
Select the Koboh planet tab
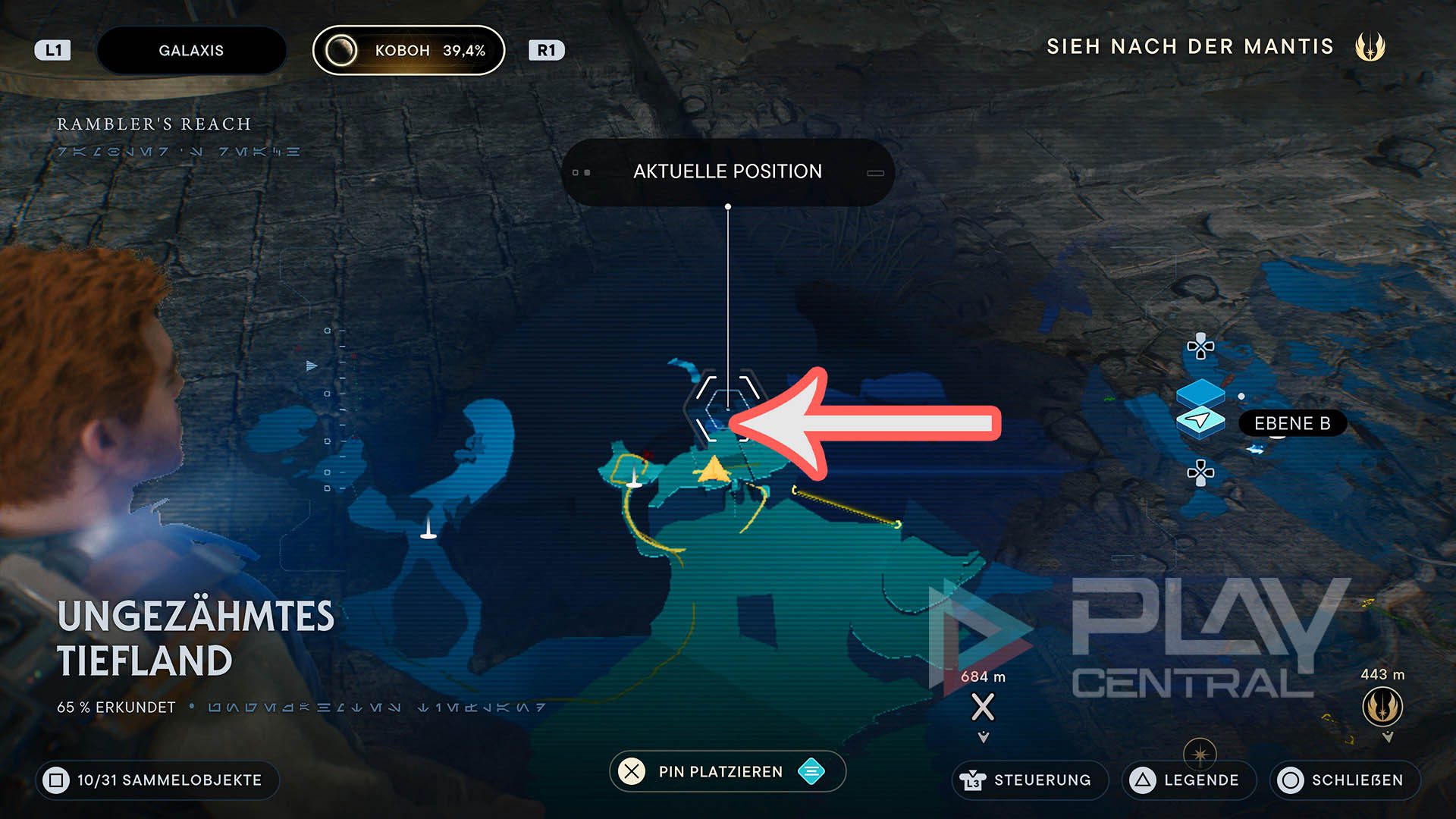click(x=409, y=51)
